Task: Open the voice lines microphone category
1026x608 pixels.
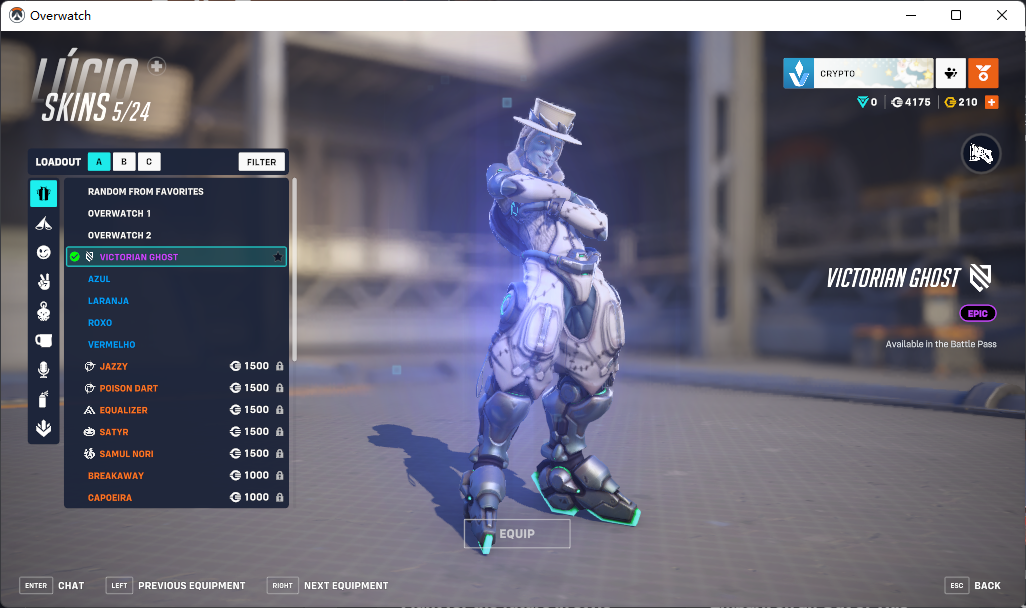Action: click(43, 370)
